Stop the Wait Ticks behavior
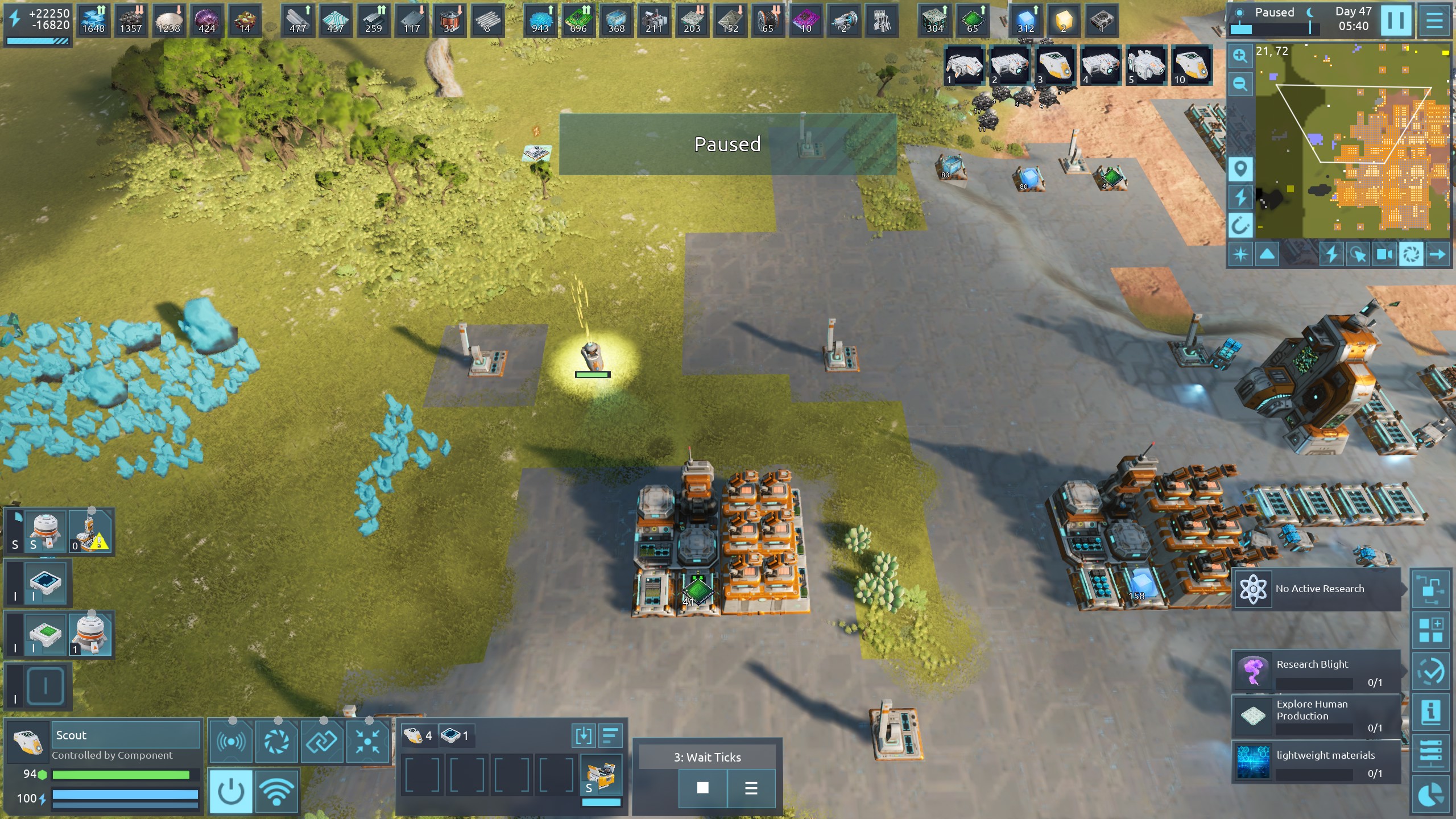Screen dimensions: 1456x819 point(703,788)
